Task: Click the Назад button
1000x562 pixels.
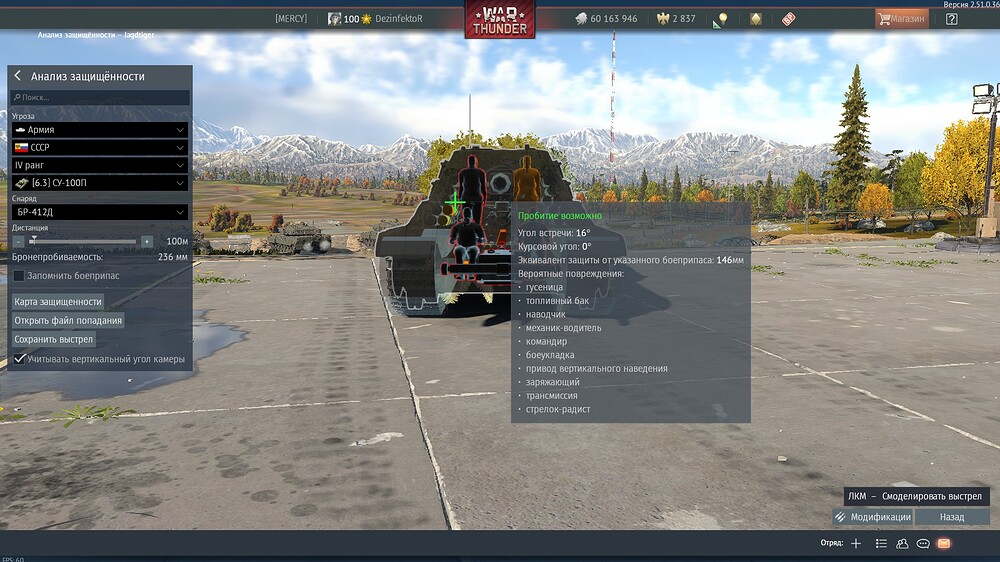Action: (952, 517)
